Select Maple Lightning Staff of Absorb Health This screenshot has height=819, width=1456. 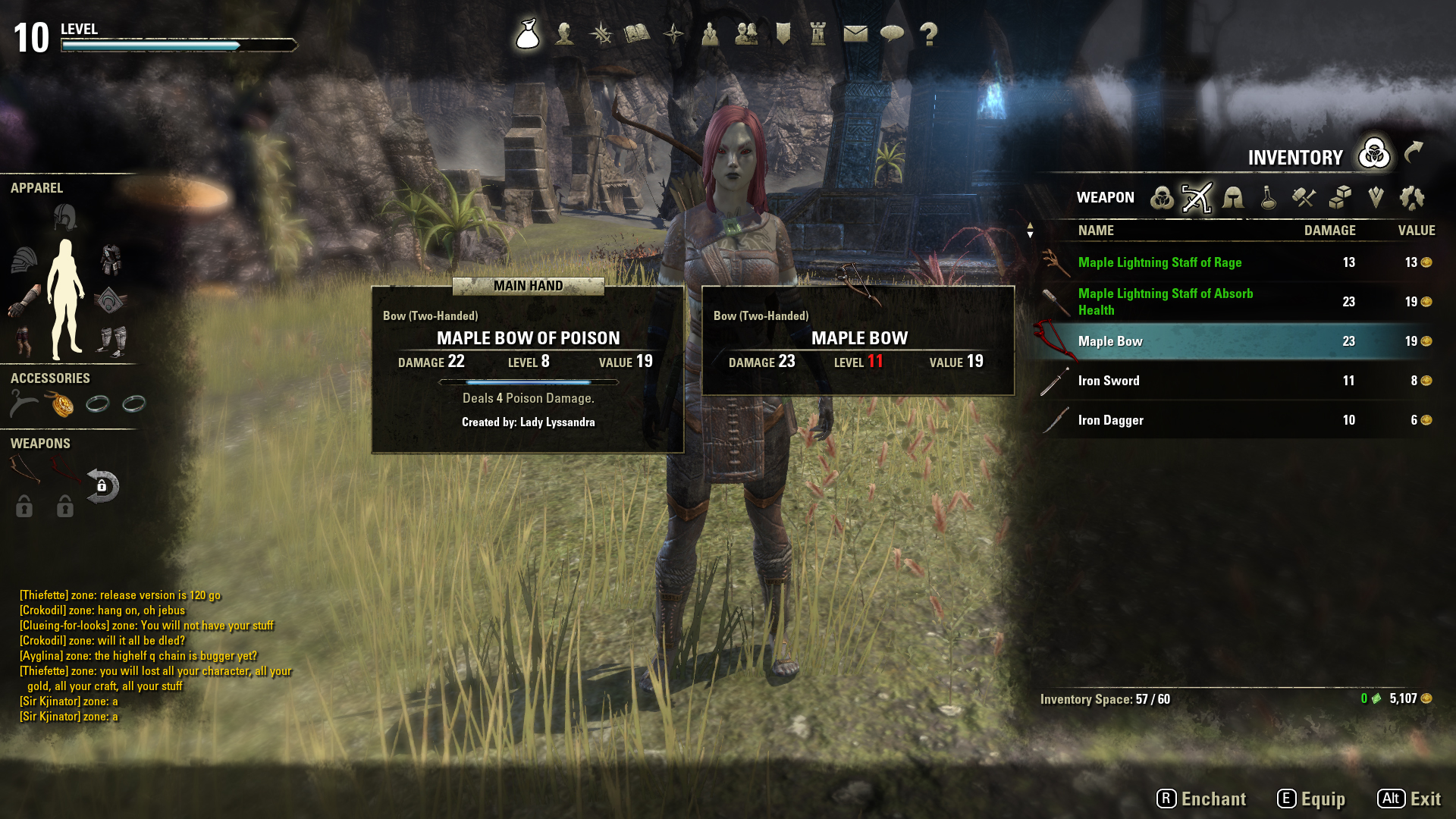(x=1165, y=302)
